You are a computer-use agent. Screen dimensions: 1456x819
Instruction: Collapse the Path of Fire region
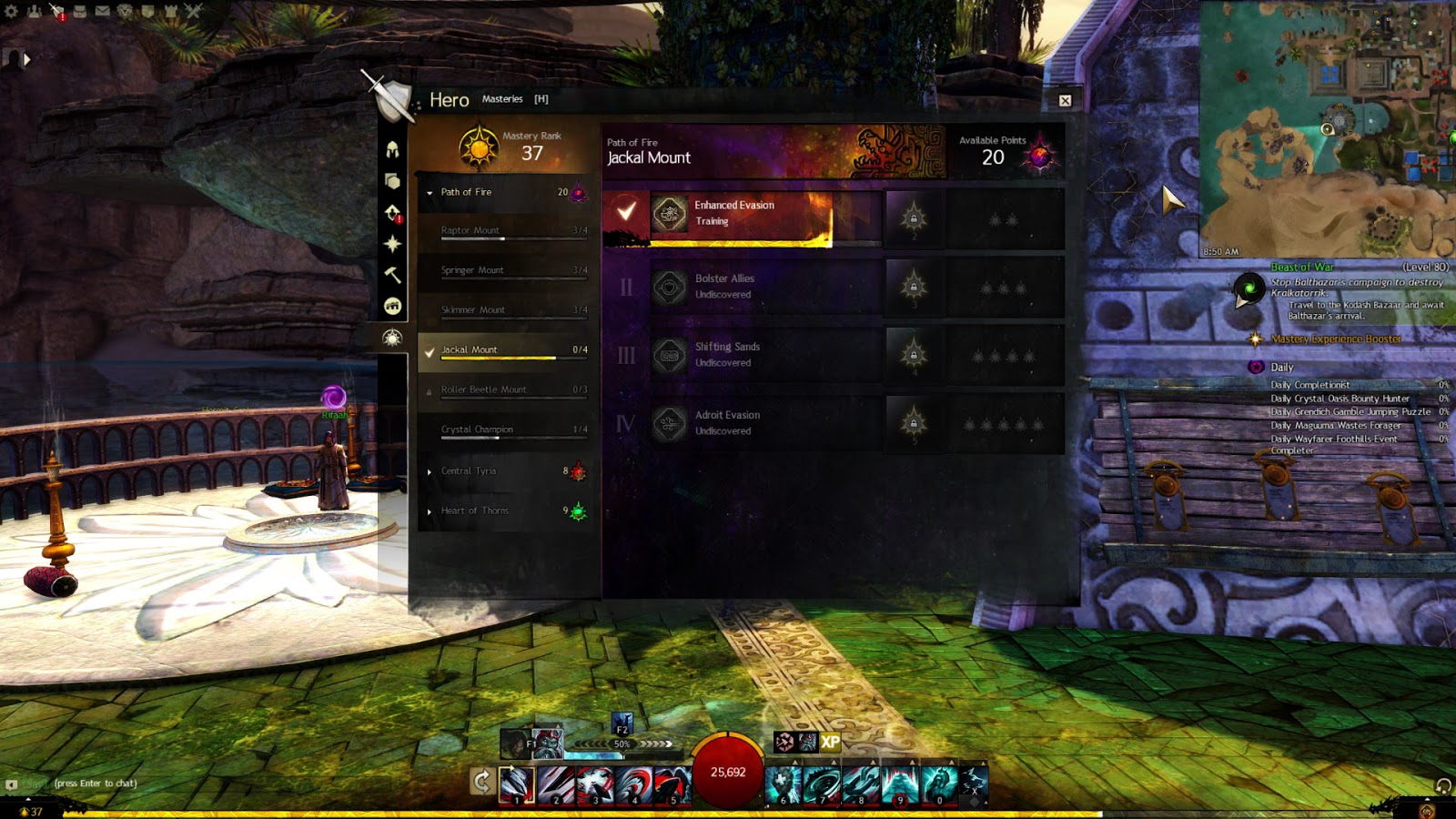coord(430,193)
